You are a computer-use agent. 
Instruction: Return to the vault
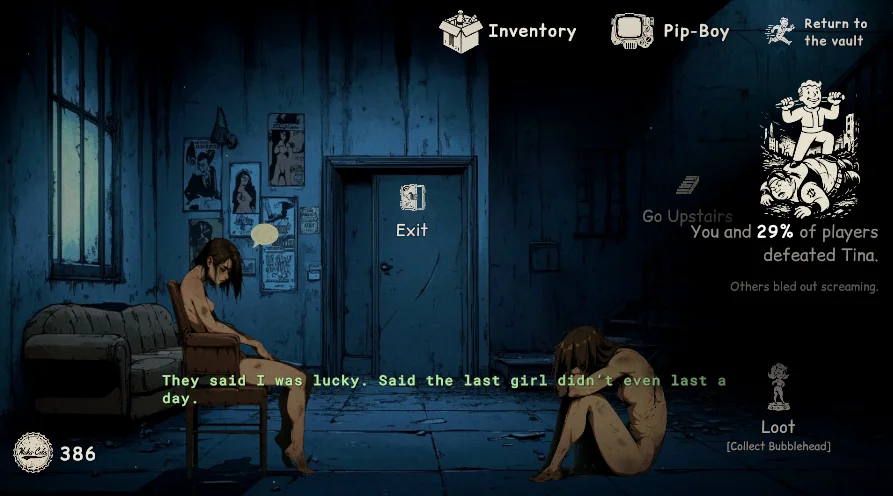(x=817, y=32)
